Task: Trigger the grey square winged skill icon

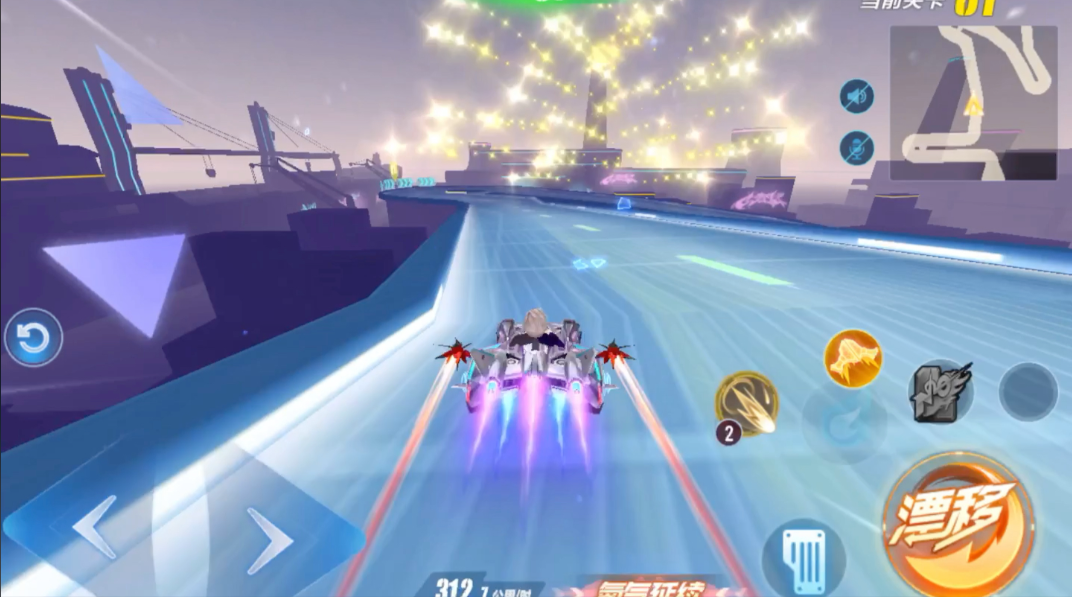Action: tap(940, 391)
